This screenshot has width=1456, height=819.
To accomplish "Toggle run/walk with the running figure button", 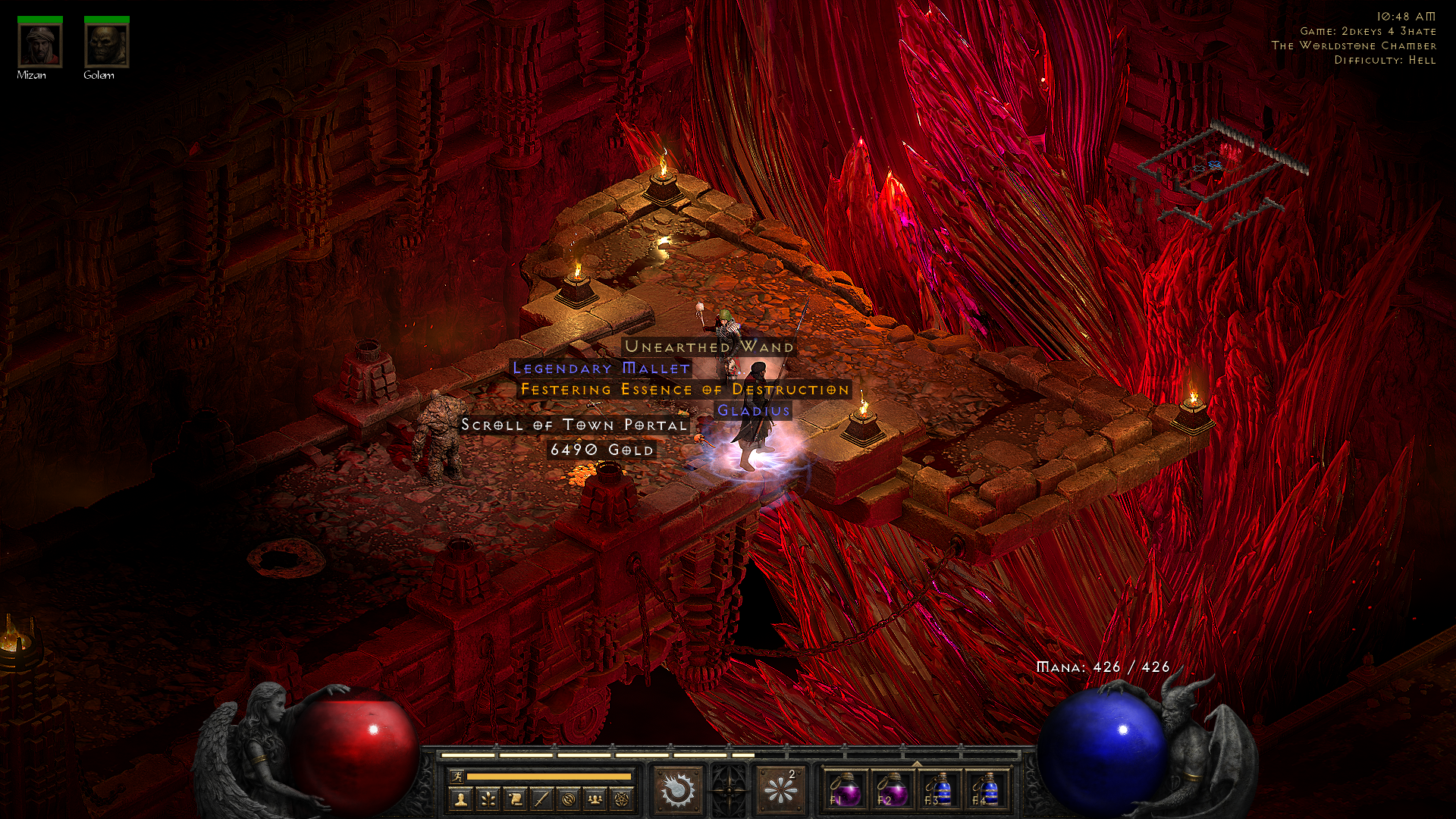I will click(457, 776).
